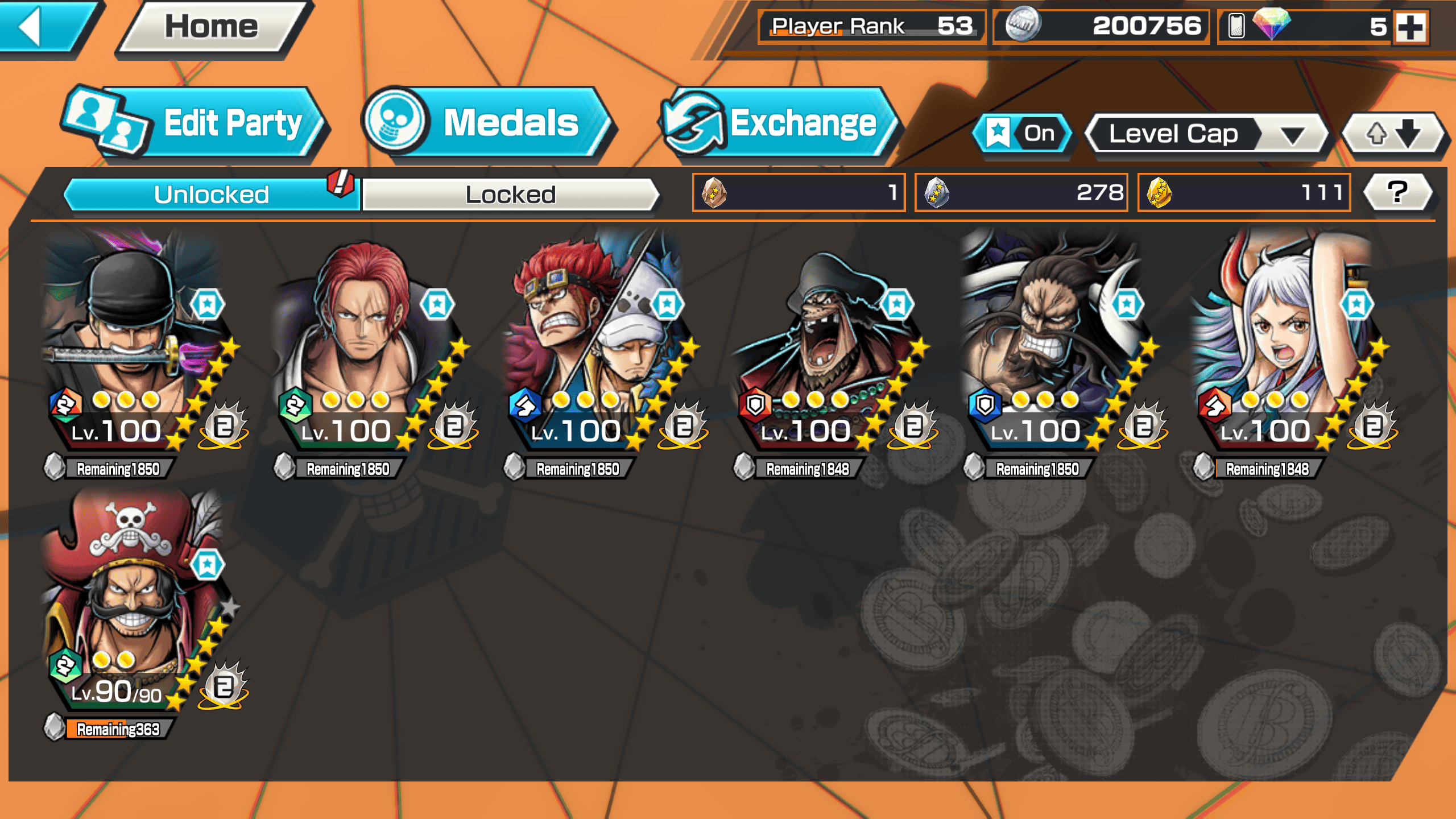1456x819 pixels.
Task: Open the Edit Party menu
Action: click(x=196, y=123)
